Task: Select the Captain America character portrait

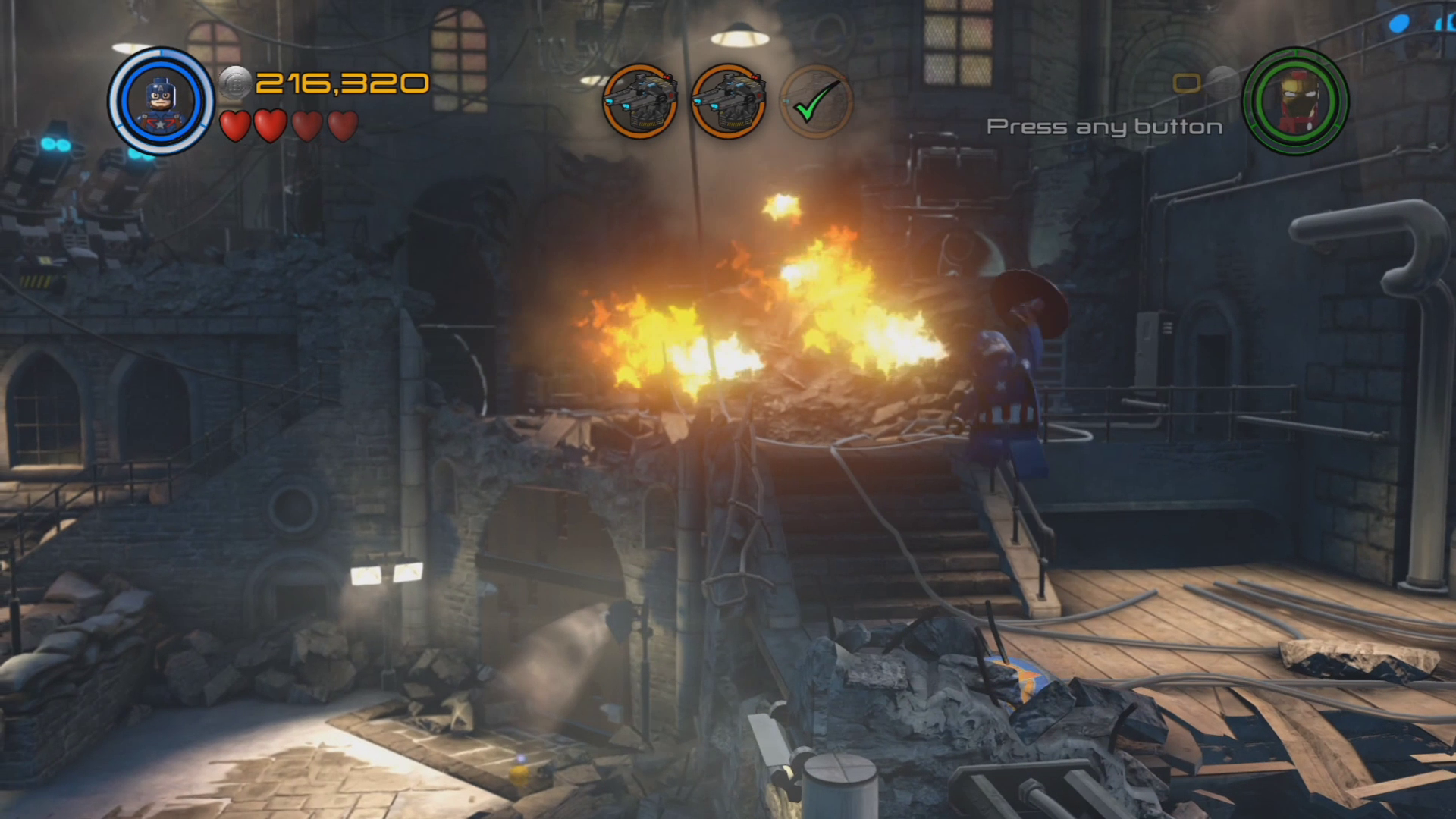Action: tap(161, 102)
